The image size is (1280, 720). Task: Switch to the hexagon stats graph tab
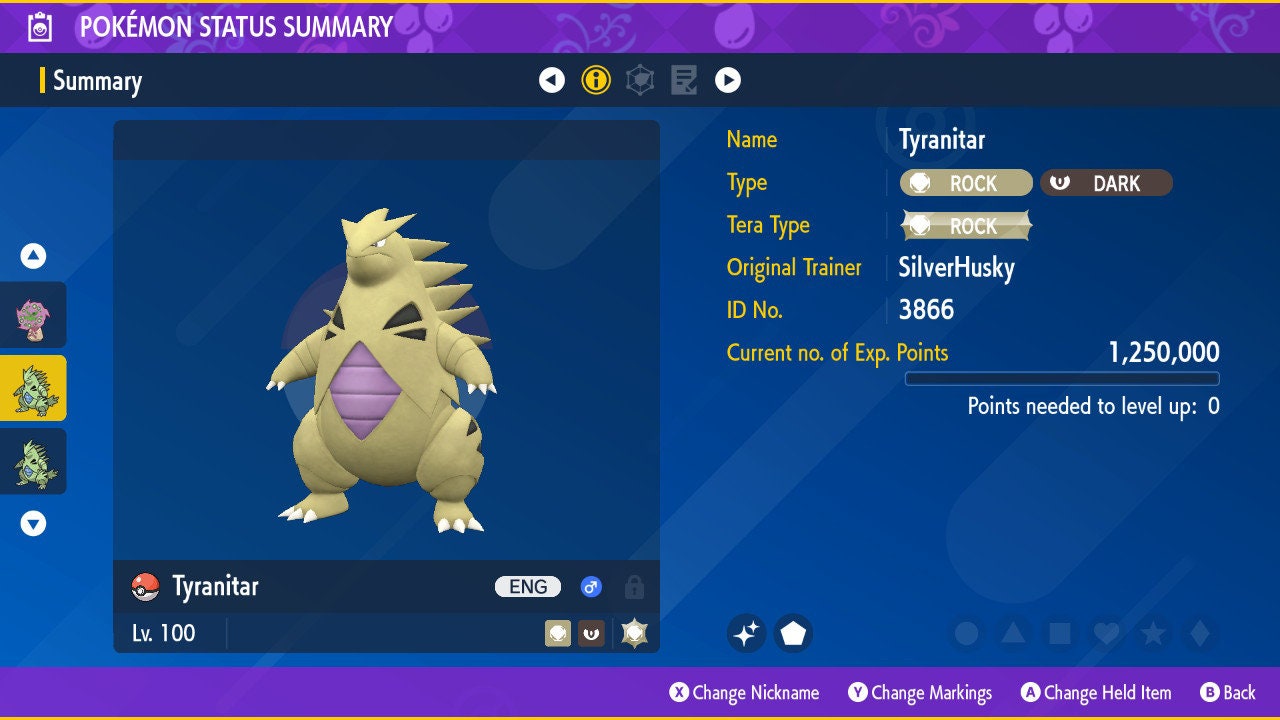coord(640,80)
